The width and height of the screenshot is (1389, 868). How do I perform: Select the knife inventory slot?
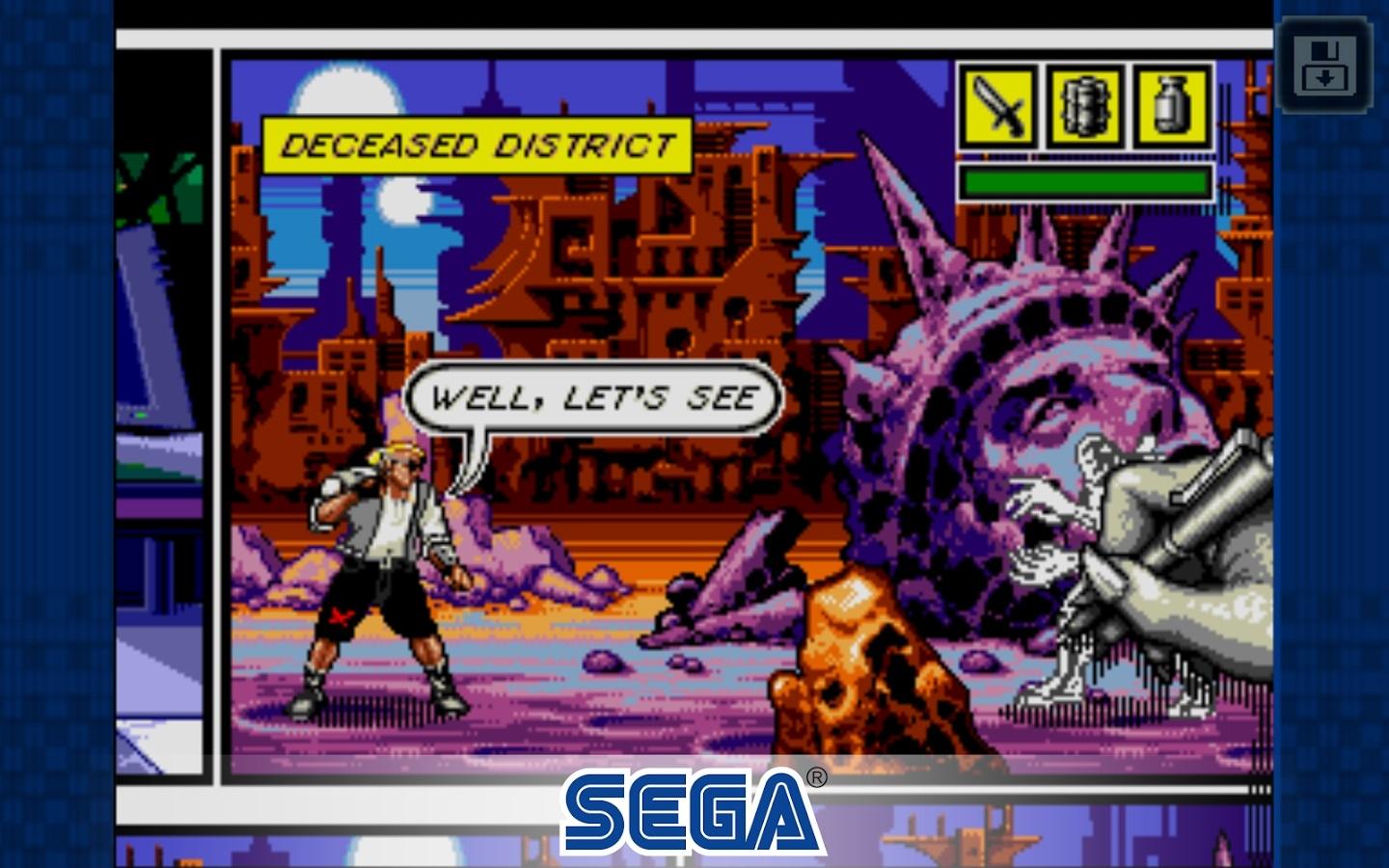point(998,106)
